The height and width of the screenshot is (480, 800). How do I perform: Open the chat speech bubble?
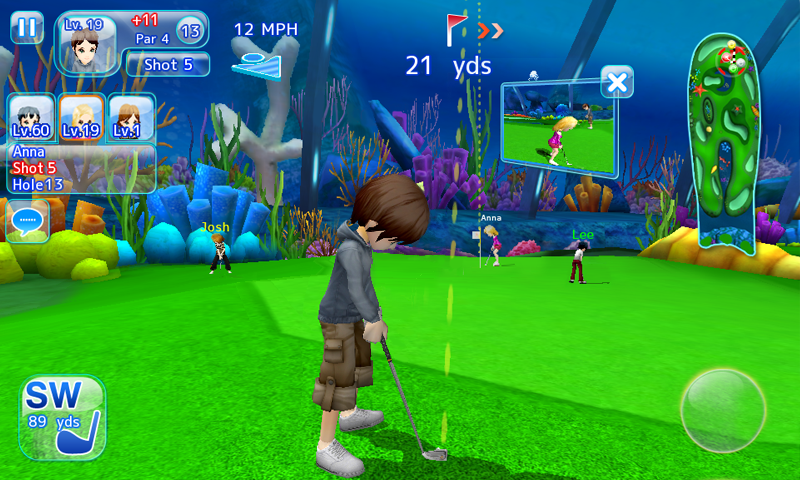[27, 219]
